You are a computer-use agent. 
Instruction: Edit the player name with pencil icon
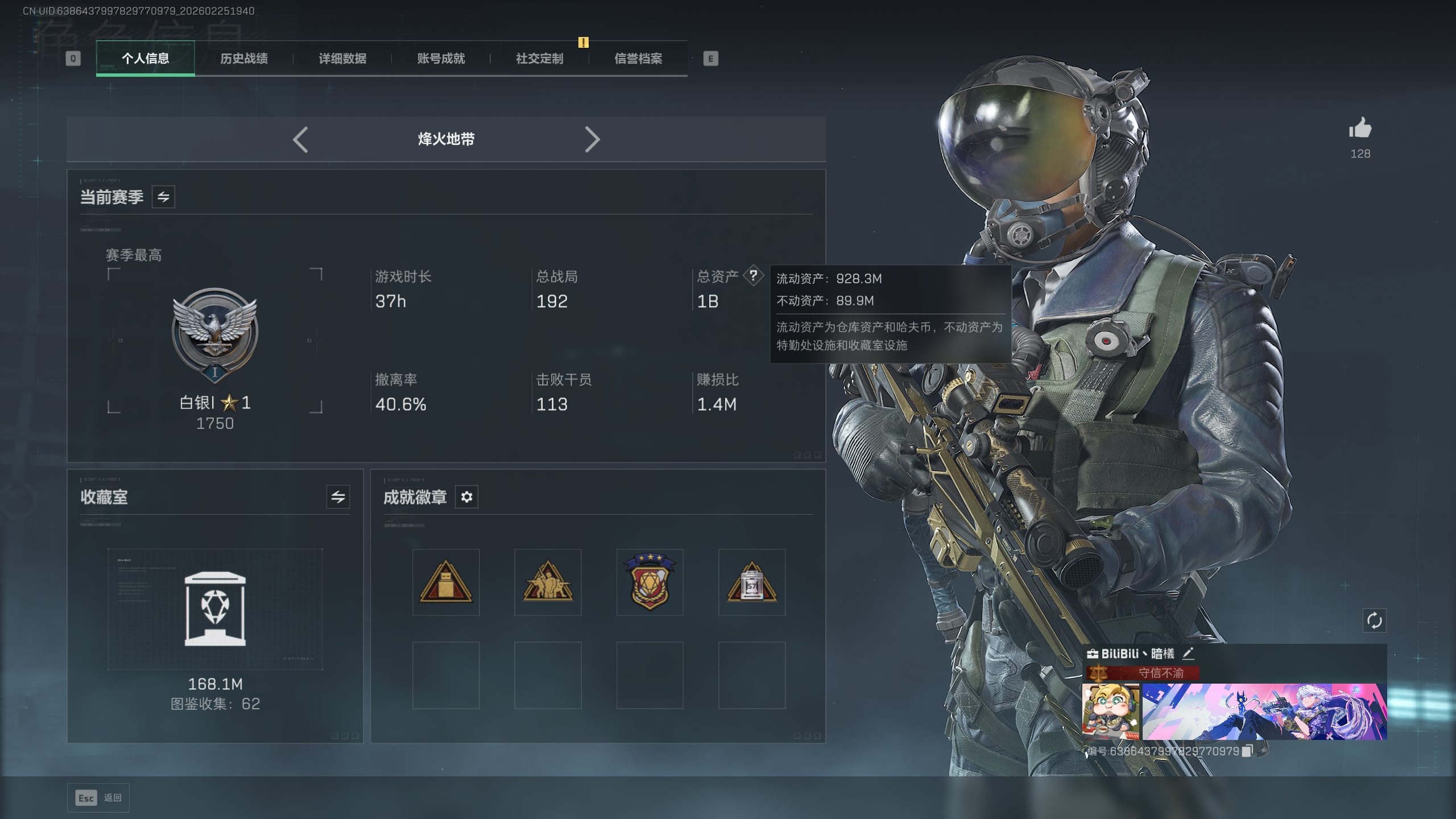1188,653
